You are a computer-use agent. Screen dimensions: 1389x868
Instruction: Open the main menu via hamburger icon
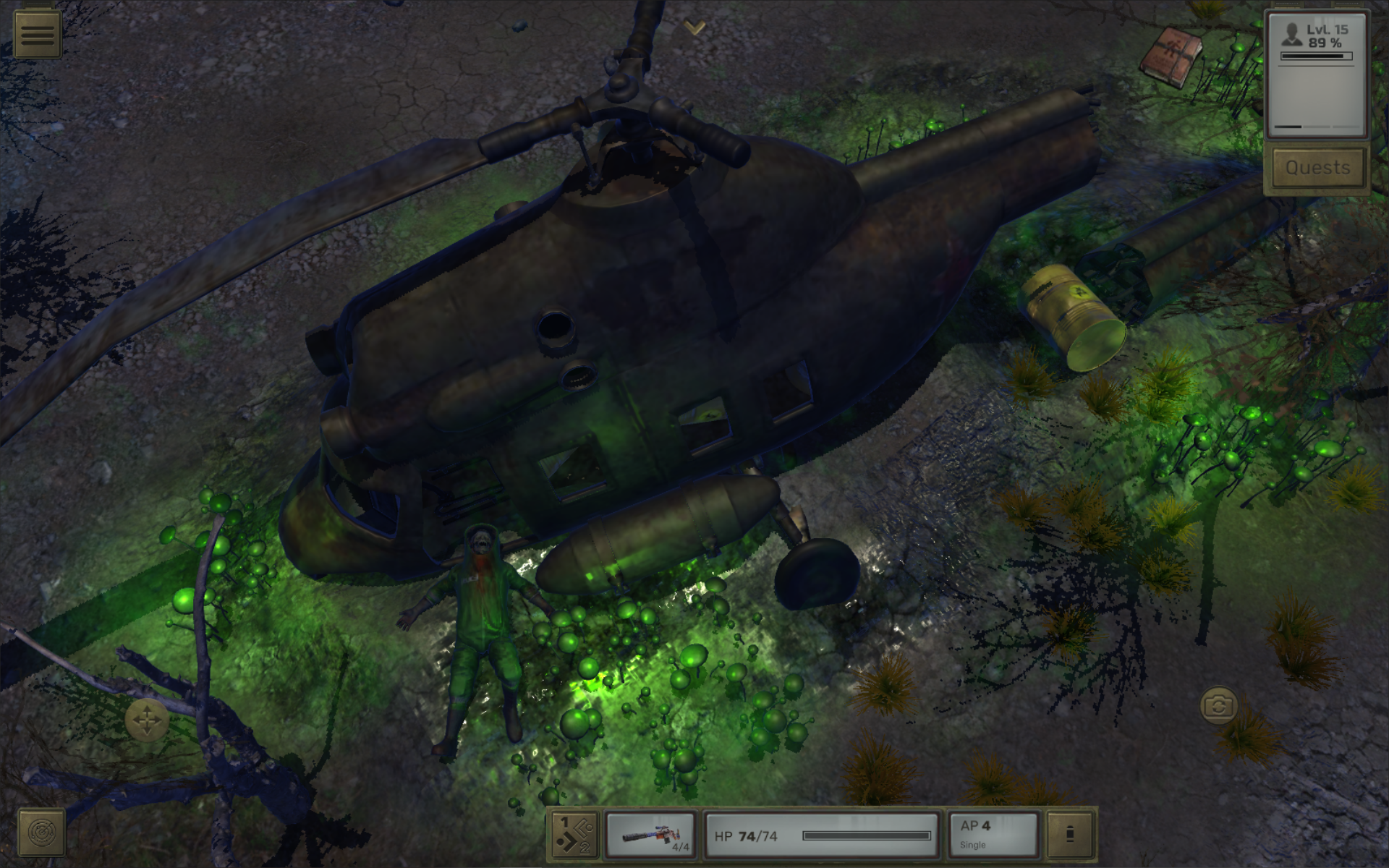pyautogui.click(x=38, y=32)
